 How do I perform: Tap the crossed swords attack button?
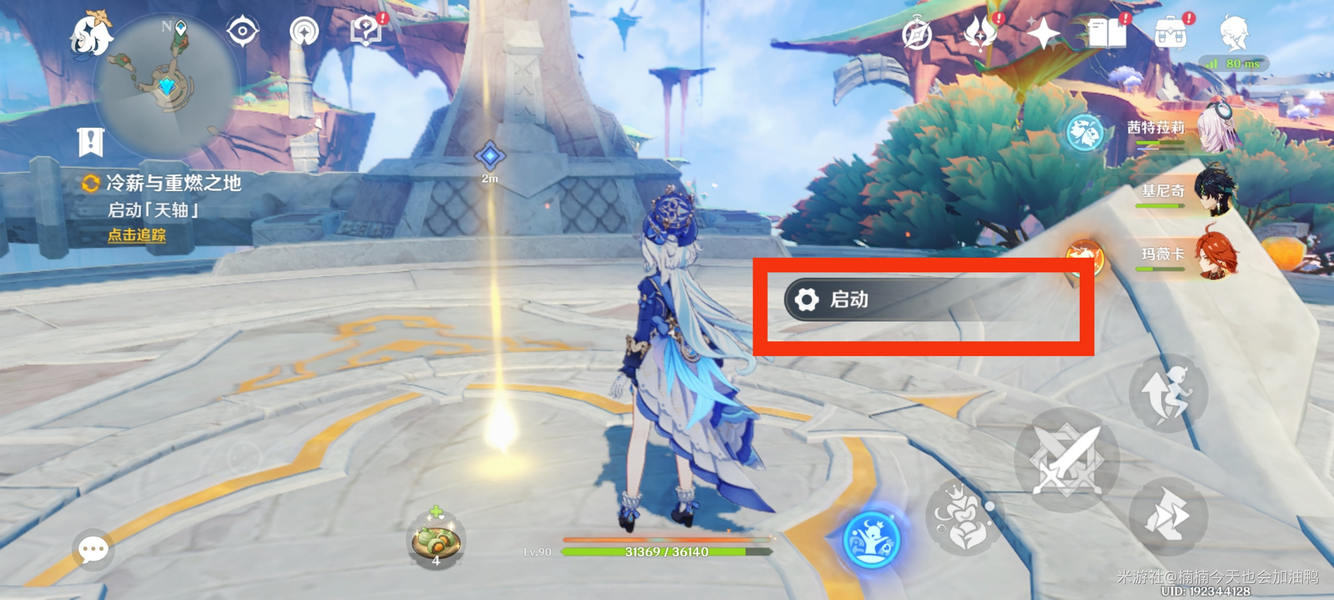point(1065,460)
